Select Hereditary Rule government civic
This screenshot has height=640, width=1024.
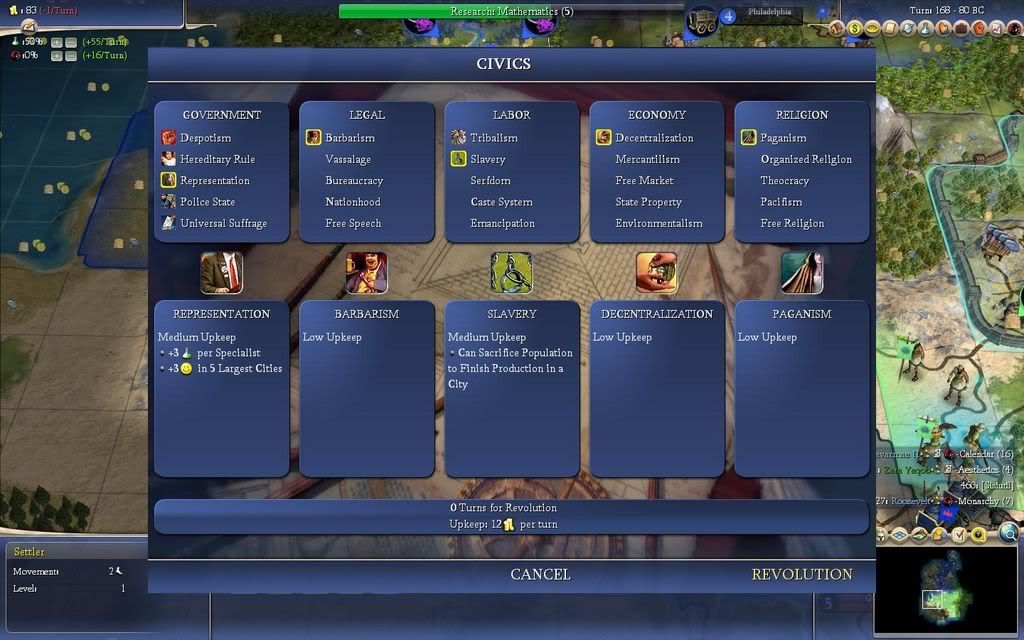tap(217, 159)
